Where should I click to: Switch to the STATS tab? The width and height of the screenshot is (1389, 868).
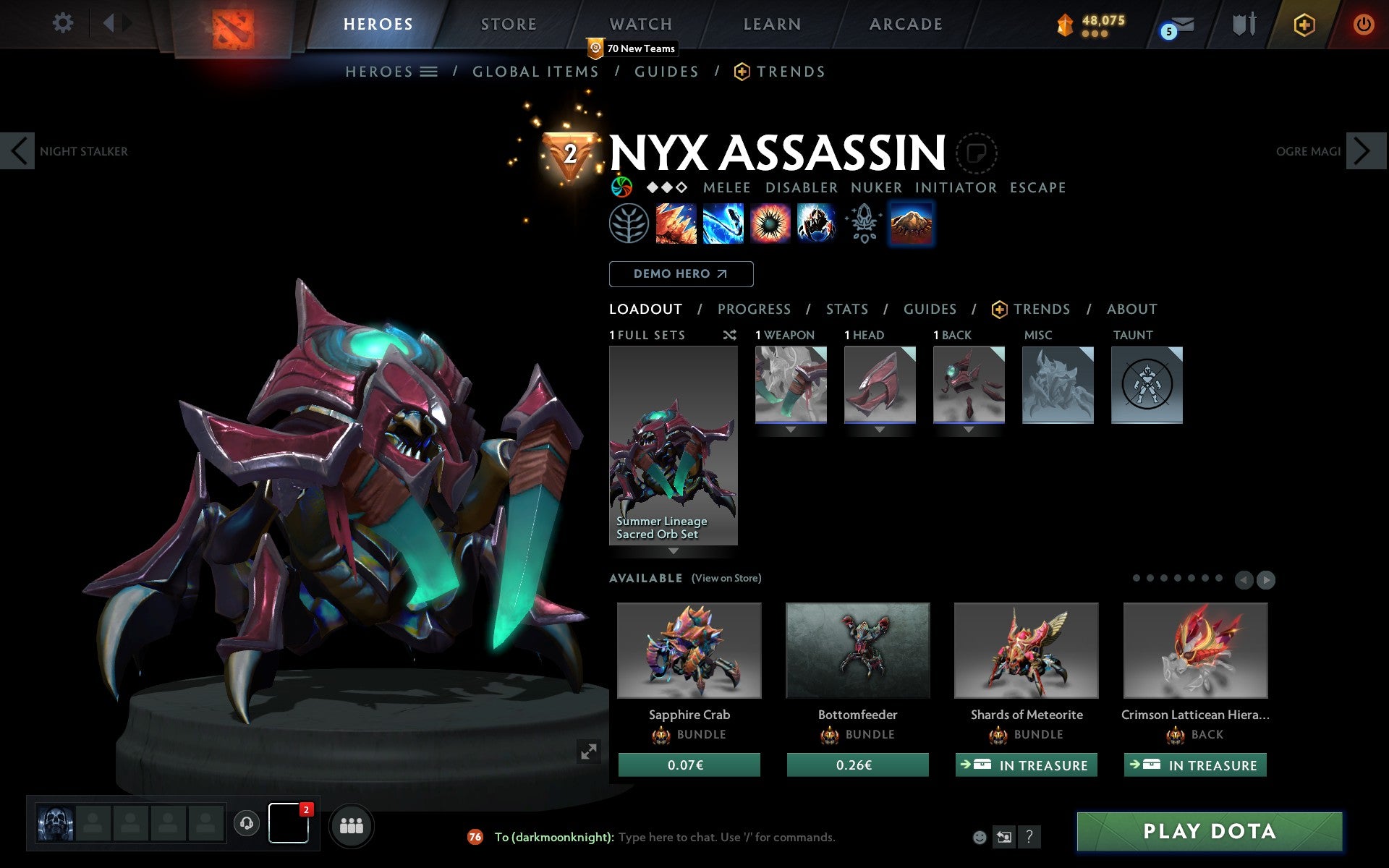click(846, 309)
